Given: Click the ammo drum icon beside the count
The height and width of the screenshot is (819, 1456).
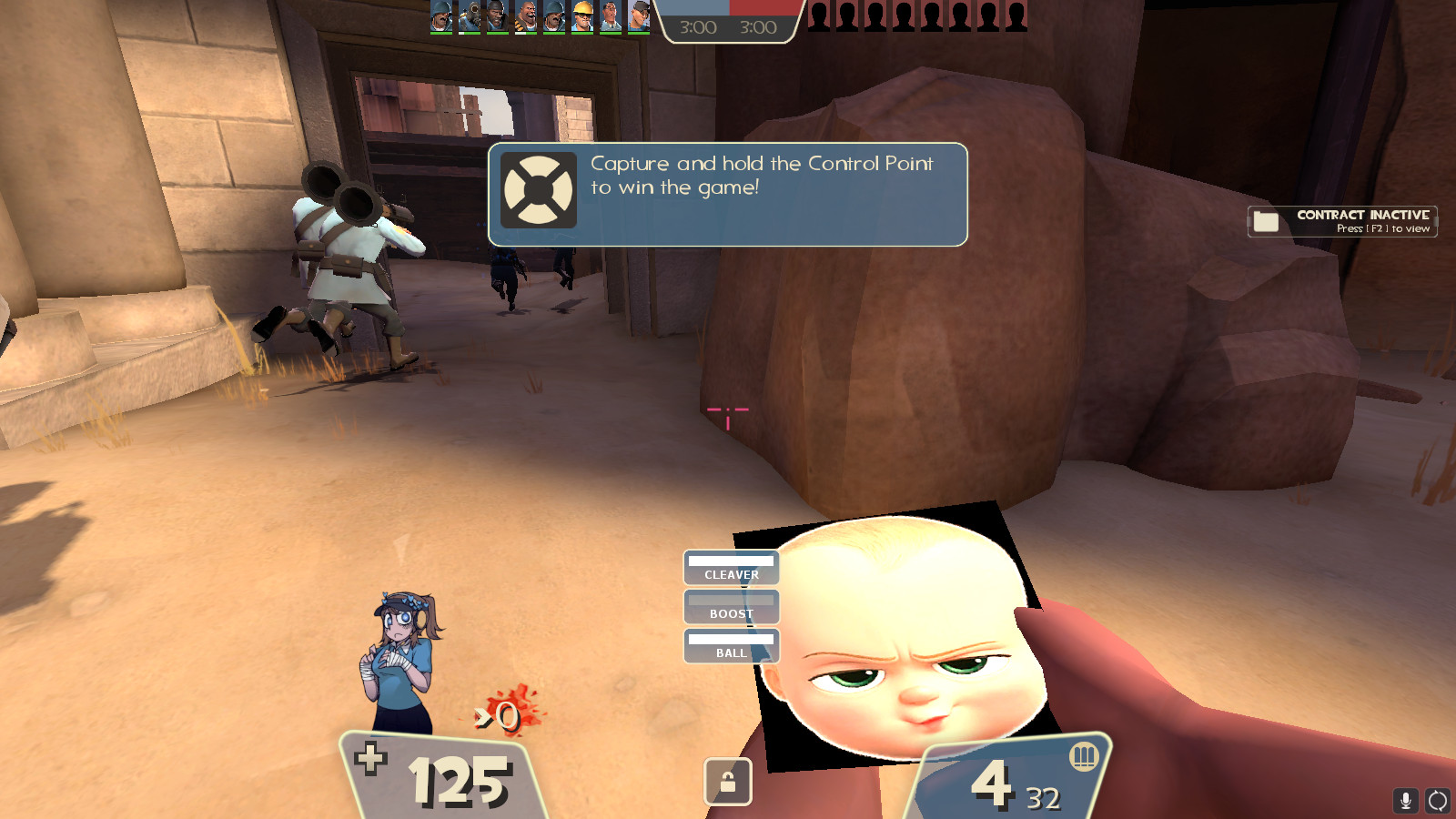Looking at the screenshot, I should (1085, 756).
